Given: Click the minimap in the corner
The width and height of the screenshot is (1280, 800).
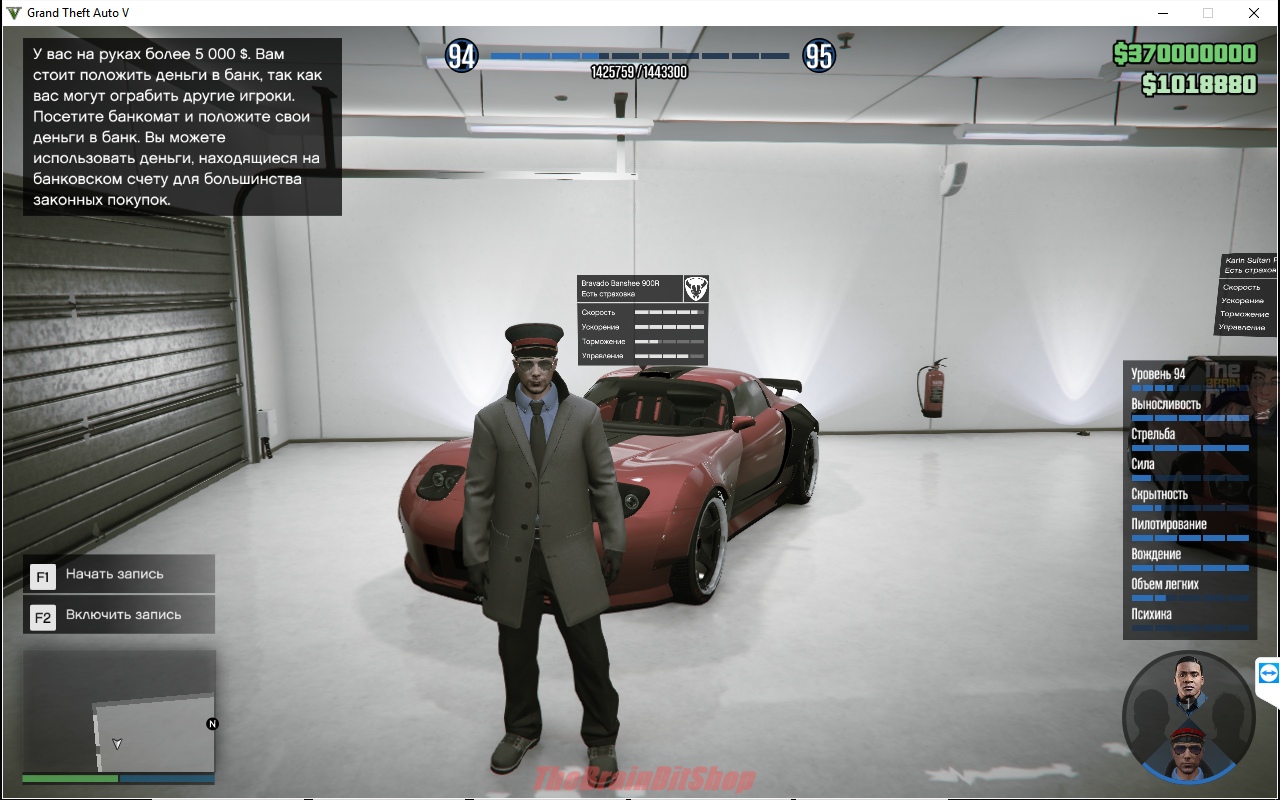Looking at the screenshot, I should [x=119, y=711].
